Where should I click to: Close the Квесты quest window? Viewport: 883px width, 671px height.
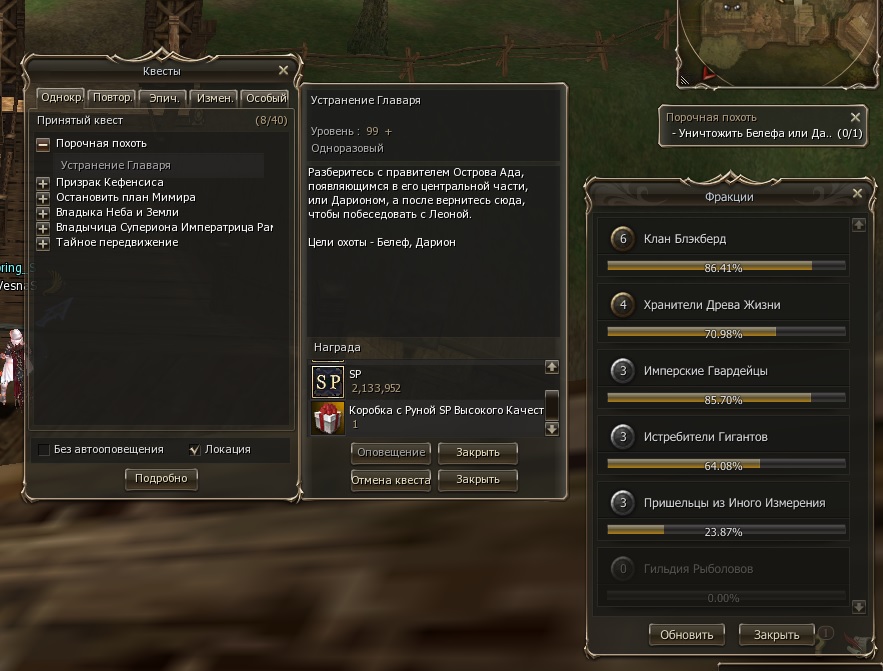point(283,71)
